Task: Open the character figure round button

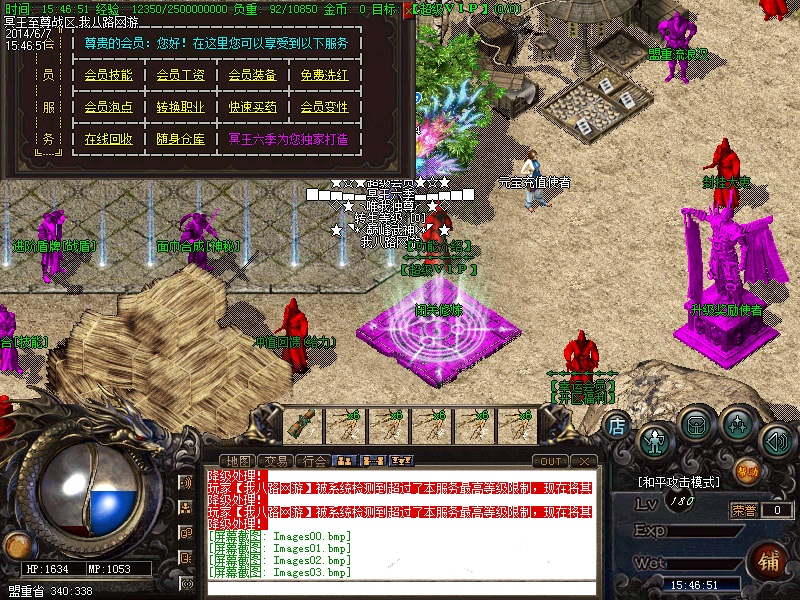Action: point(654,439)
